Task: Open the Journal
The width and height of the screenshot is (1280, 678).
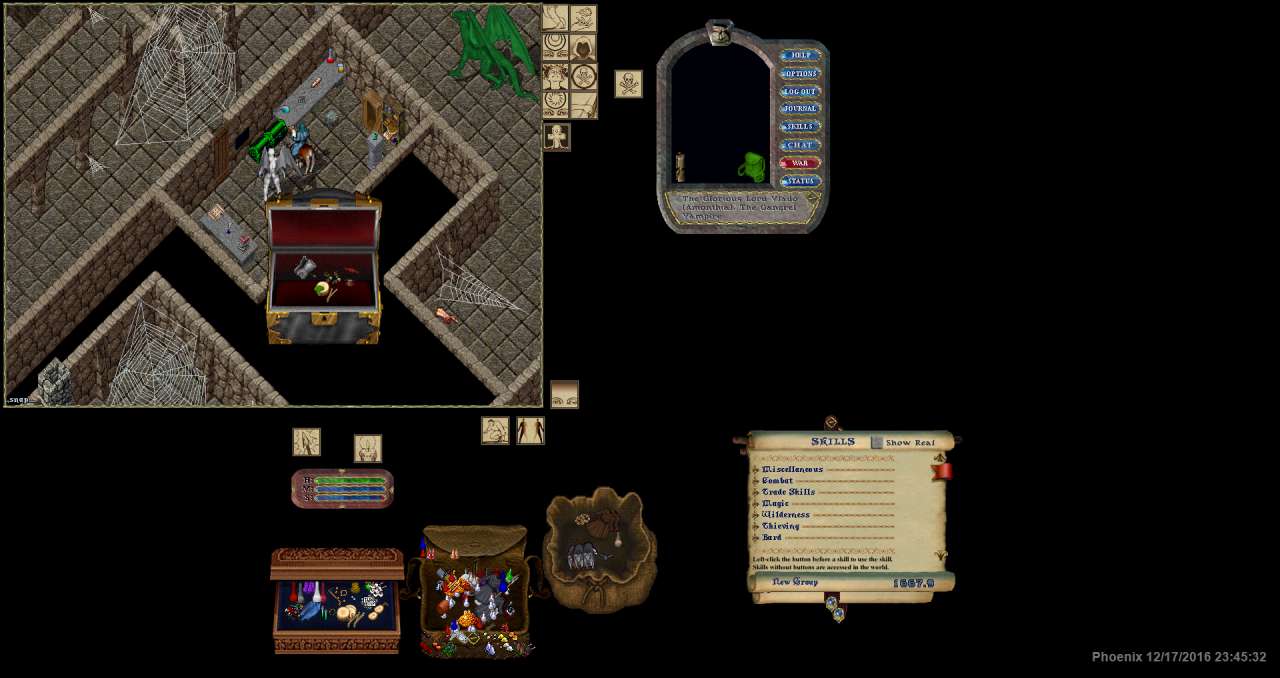Action: click(799, 109)
